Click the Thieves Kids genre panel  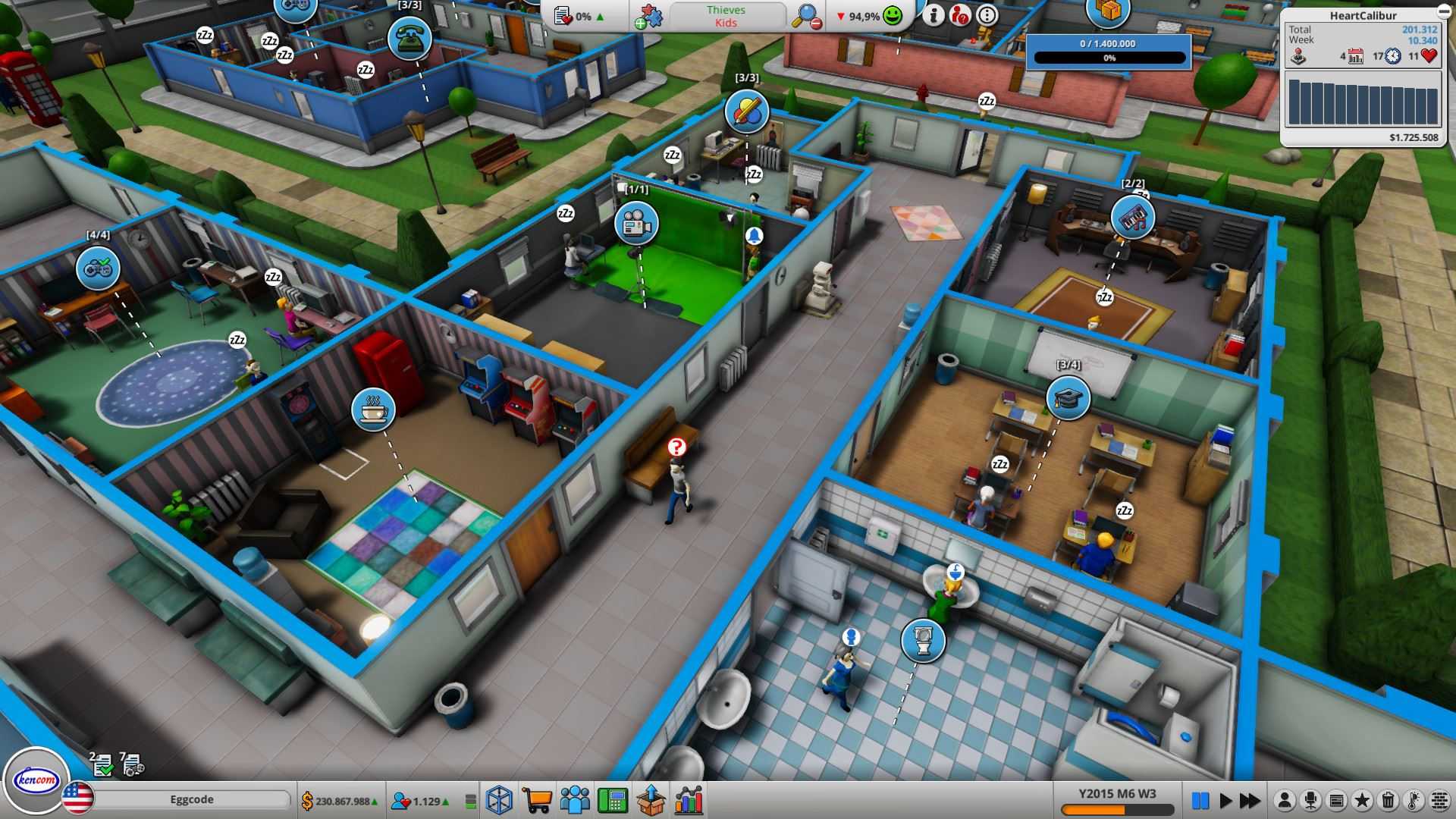click(x=726, y=17)
